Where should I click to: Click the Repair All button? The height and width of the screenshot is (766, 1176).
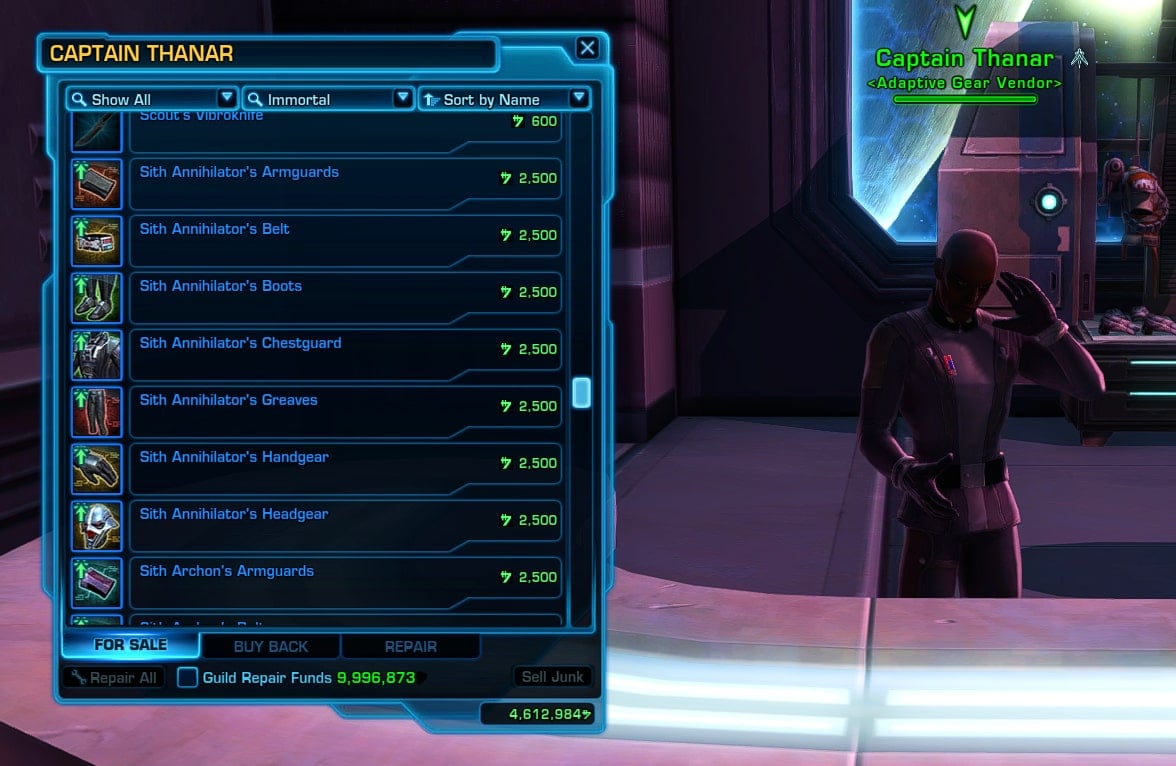pos(113,678)
